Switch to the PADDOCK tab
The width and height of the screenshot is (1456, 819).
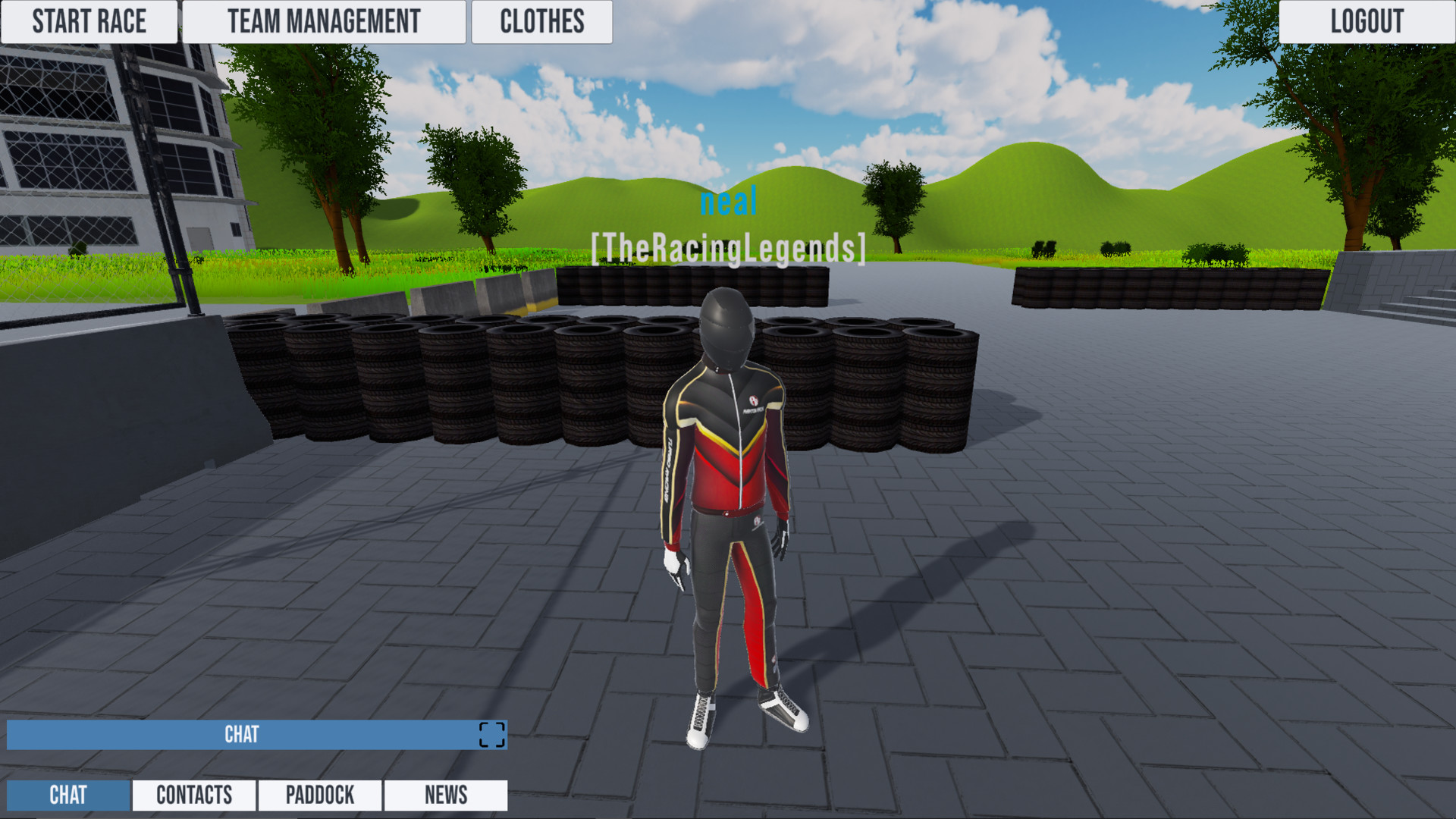pos(319,795)
